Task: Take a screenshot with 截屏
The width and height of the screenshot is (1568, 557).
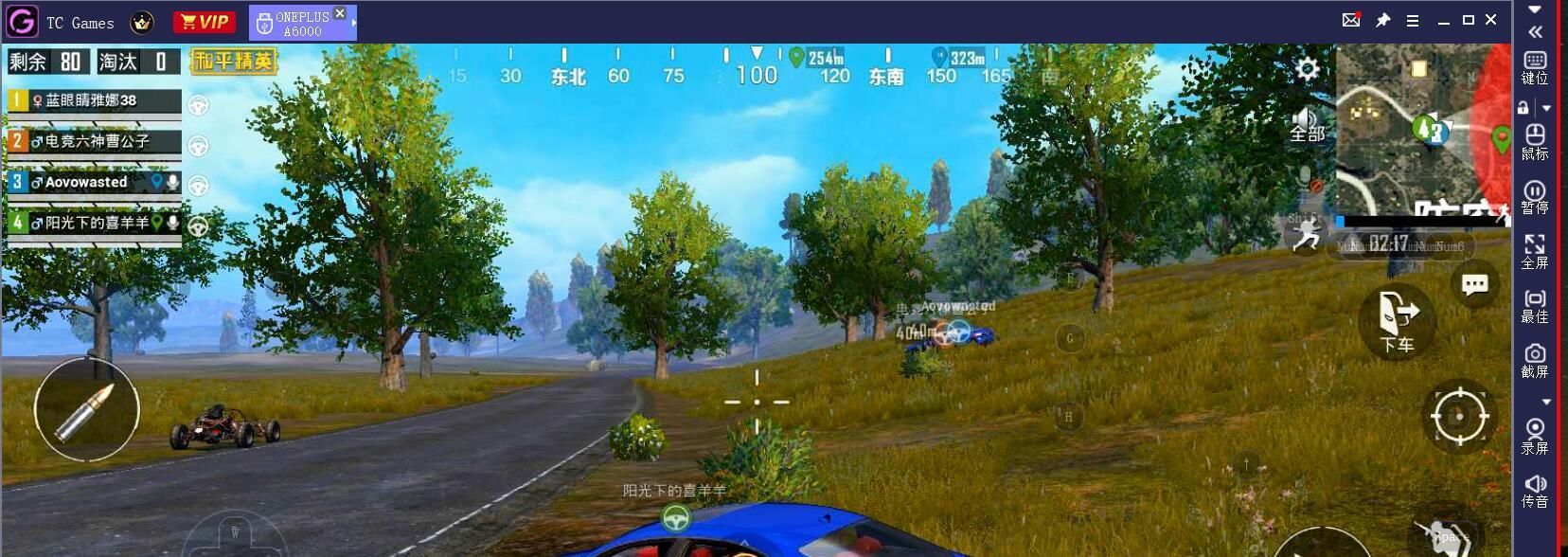Action: pos(1535,361)
